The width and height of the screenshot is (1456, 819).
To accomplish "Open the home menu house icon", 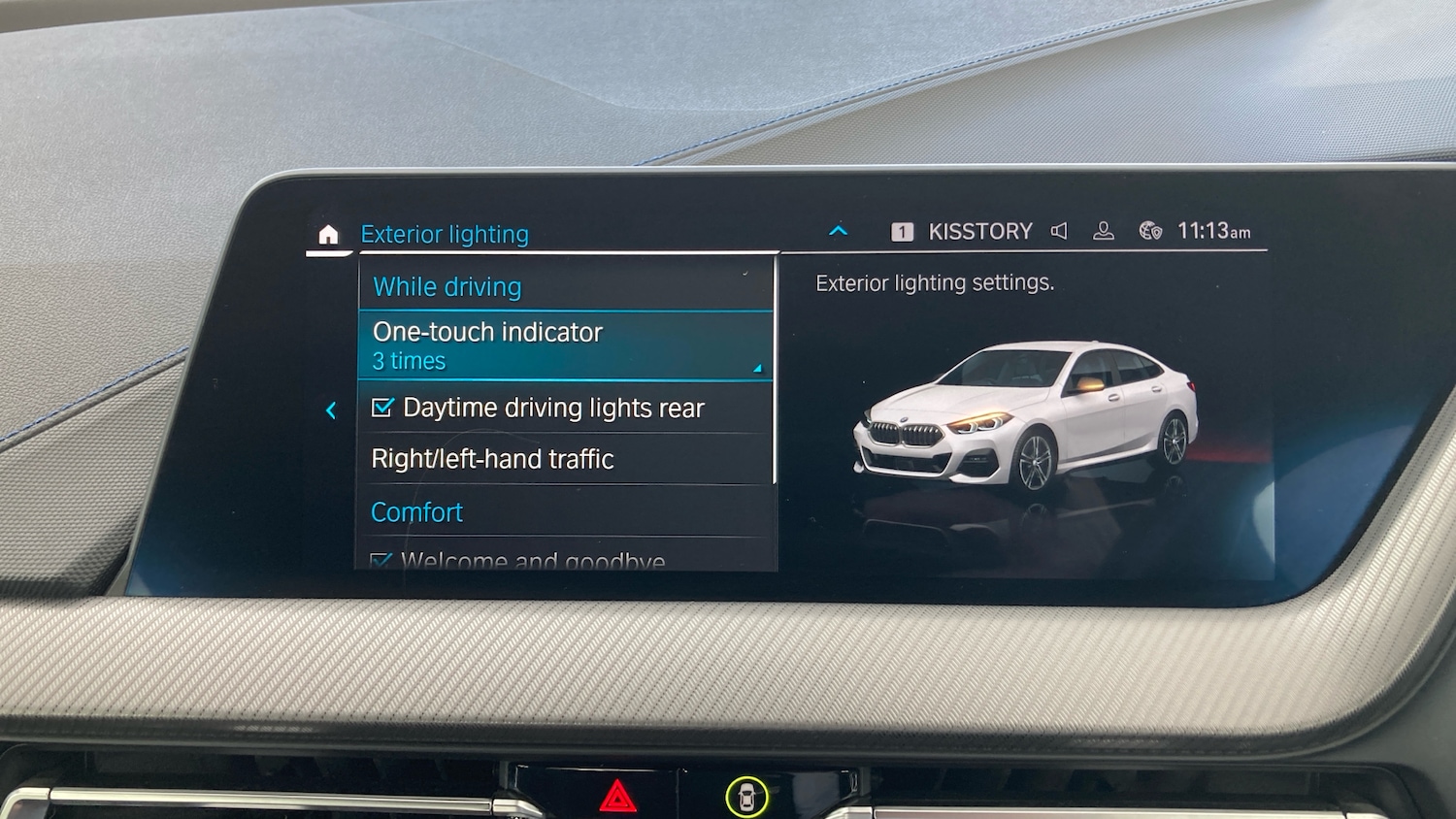I will [329, 233].
